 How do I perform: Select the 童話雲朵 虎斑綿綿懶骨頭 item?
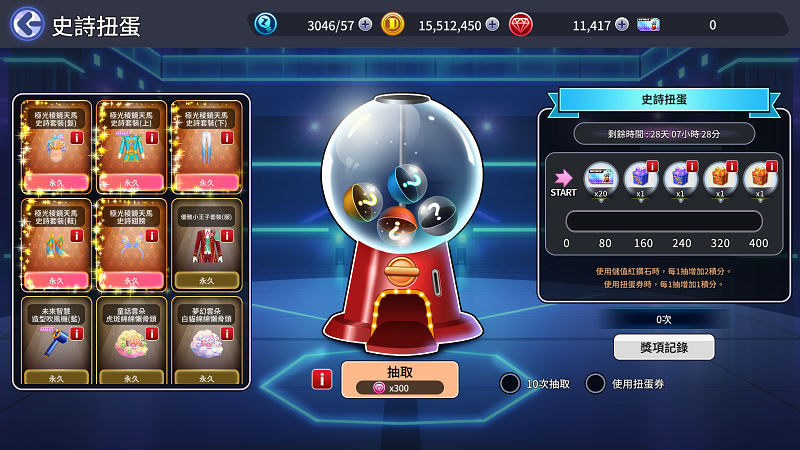point(132,340)
